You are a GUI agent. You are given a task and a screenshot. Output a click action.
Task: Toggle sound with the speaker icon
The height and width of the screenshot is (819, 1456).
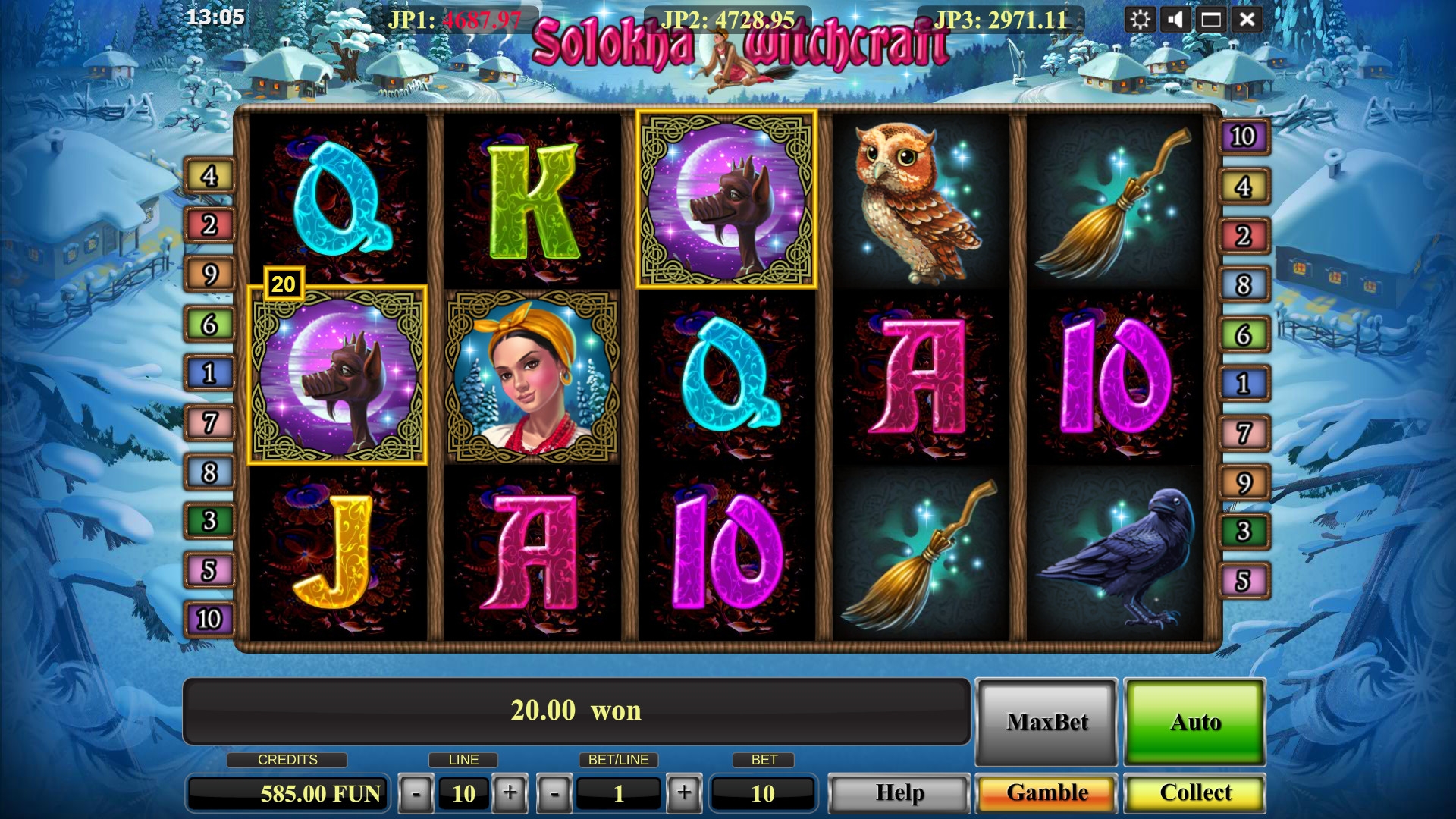click(1175, 20)
